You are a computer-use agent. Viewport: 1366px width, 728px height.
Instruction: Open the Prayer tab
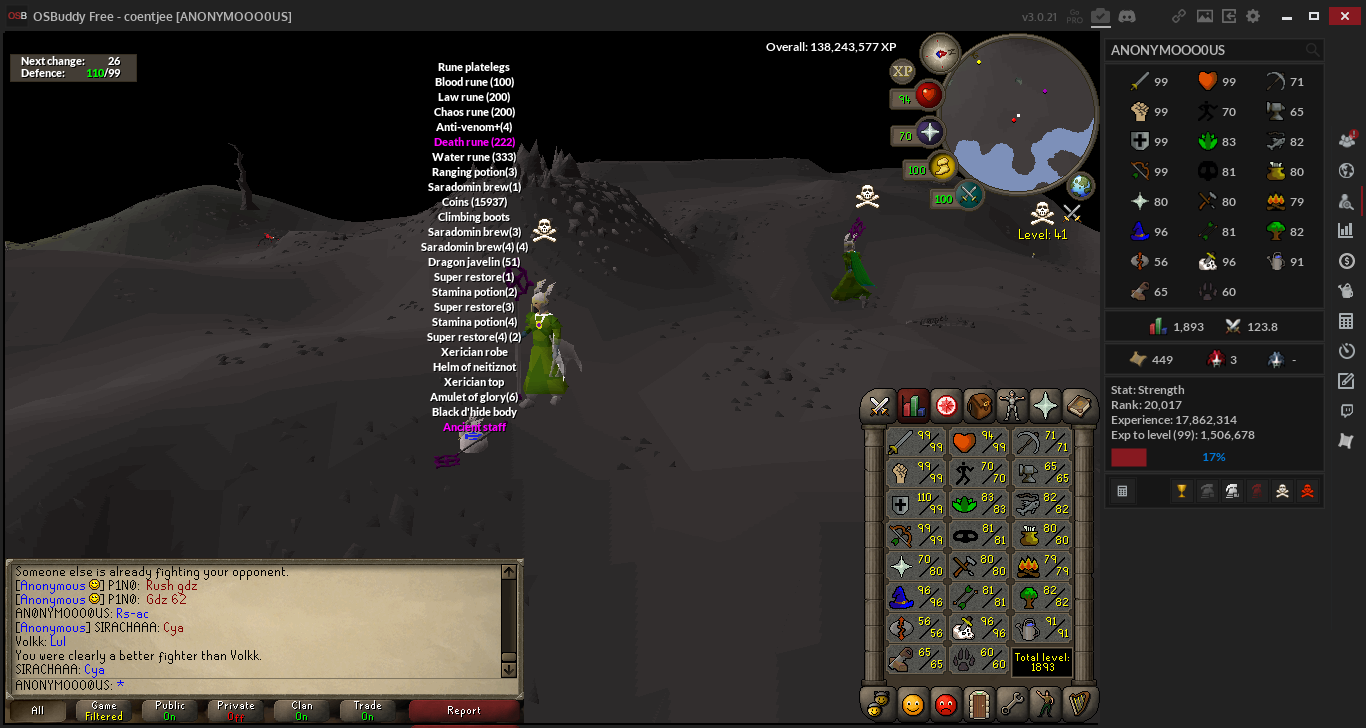click(x=1046, y=405)
